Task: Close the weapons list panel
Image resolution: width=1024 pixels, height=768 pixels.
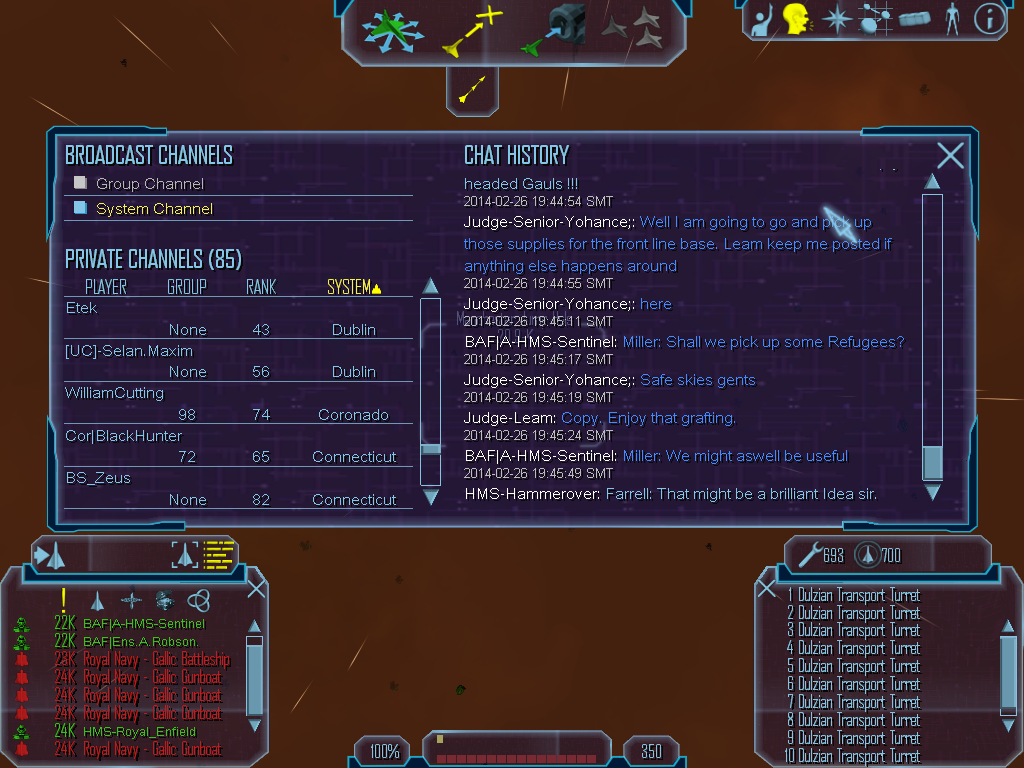Action: 767,589
